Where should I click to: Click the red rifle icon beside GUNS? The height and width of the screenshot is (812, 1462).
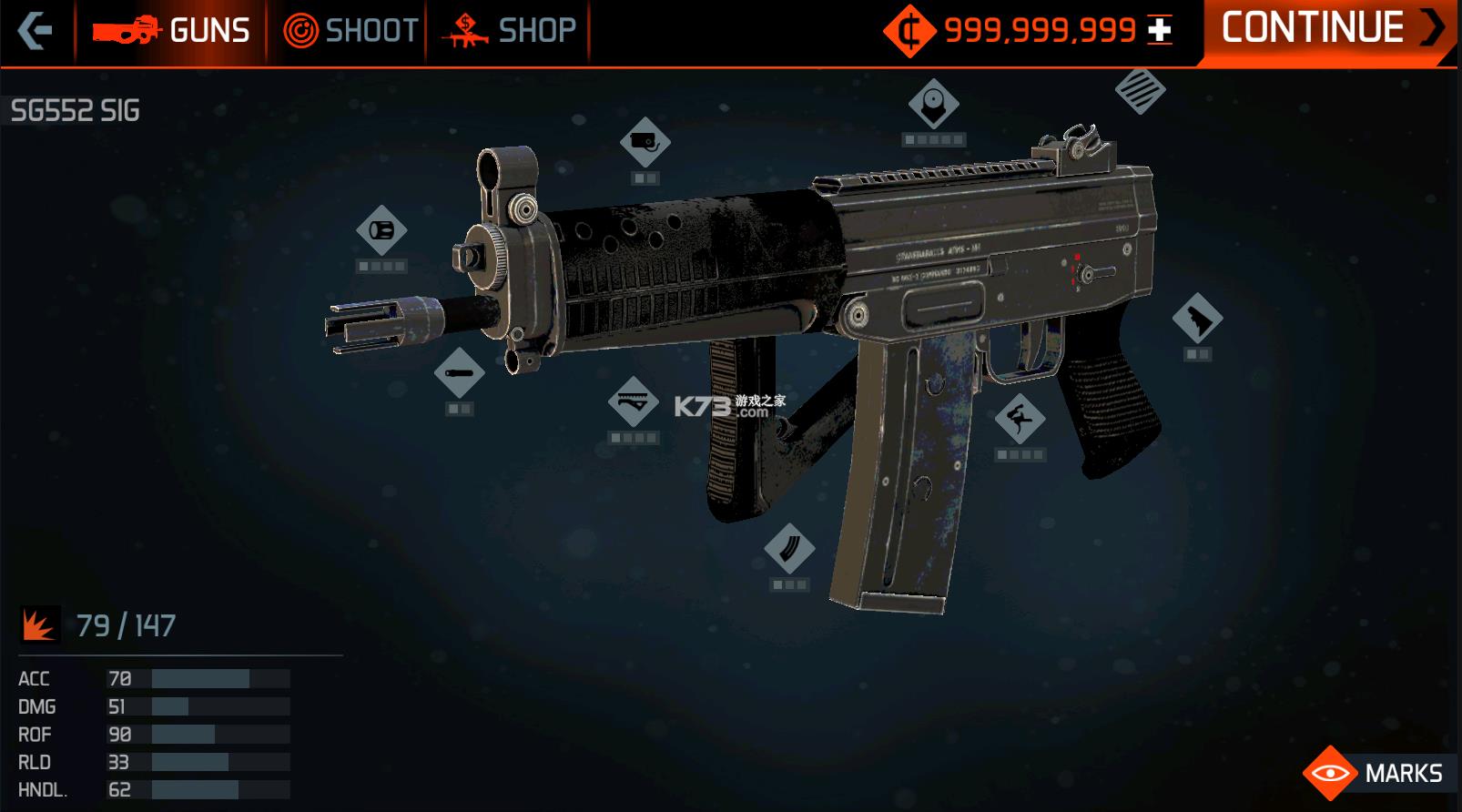pyautogui.click(x=126, y=29)
